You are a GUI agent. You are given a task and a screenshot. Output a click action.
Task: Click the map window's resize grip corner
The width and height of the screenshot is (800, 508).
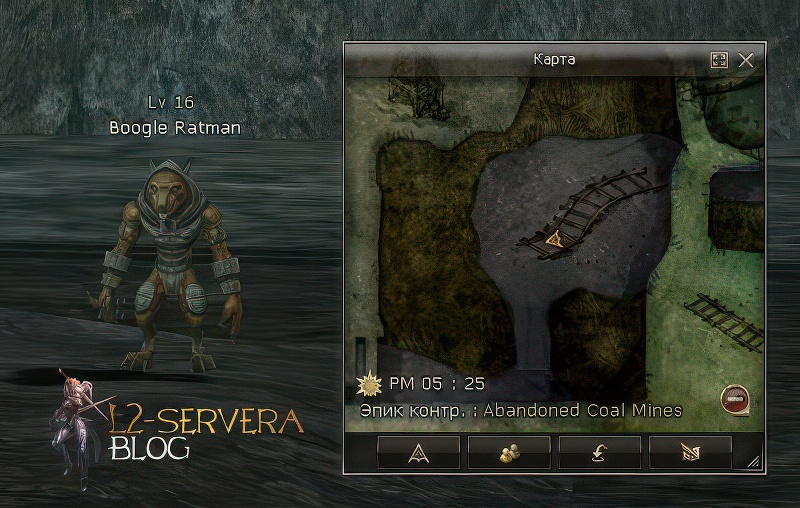tap(753, 462)
